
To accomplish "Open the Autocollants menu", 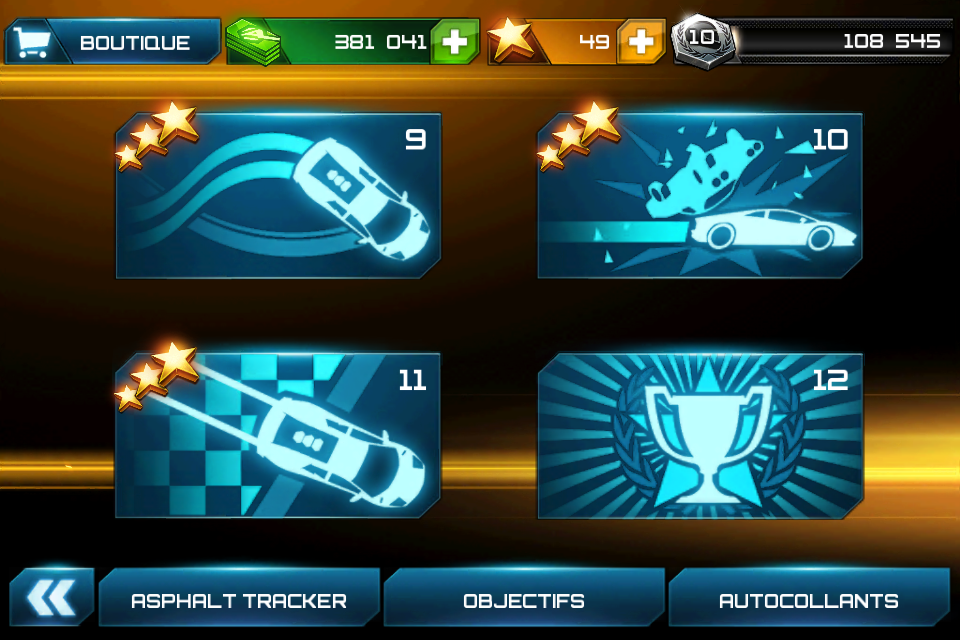I will tap(809, 601).
